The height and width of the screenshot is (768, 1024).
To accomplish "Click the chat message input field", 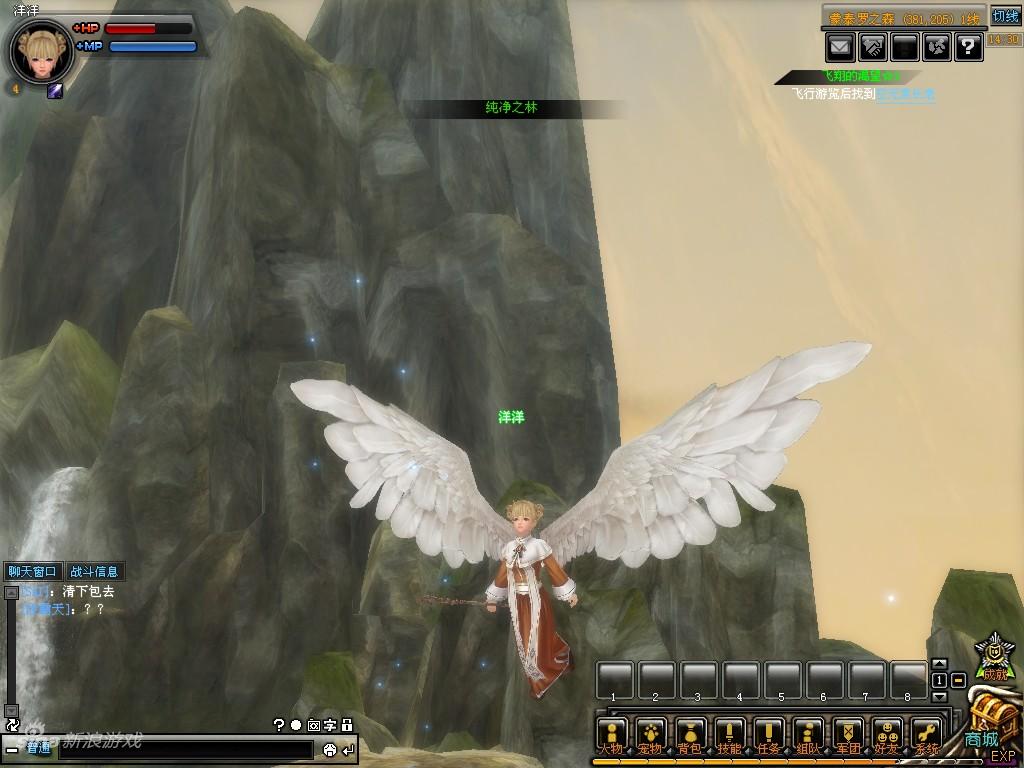I will (x=185, y=750).
